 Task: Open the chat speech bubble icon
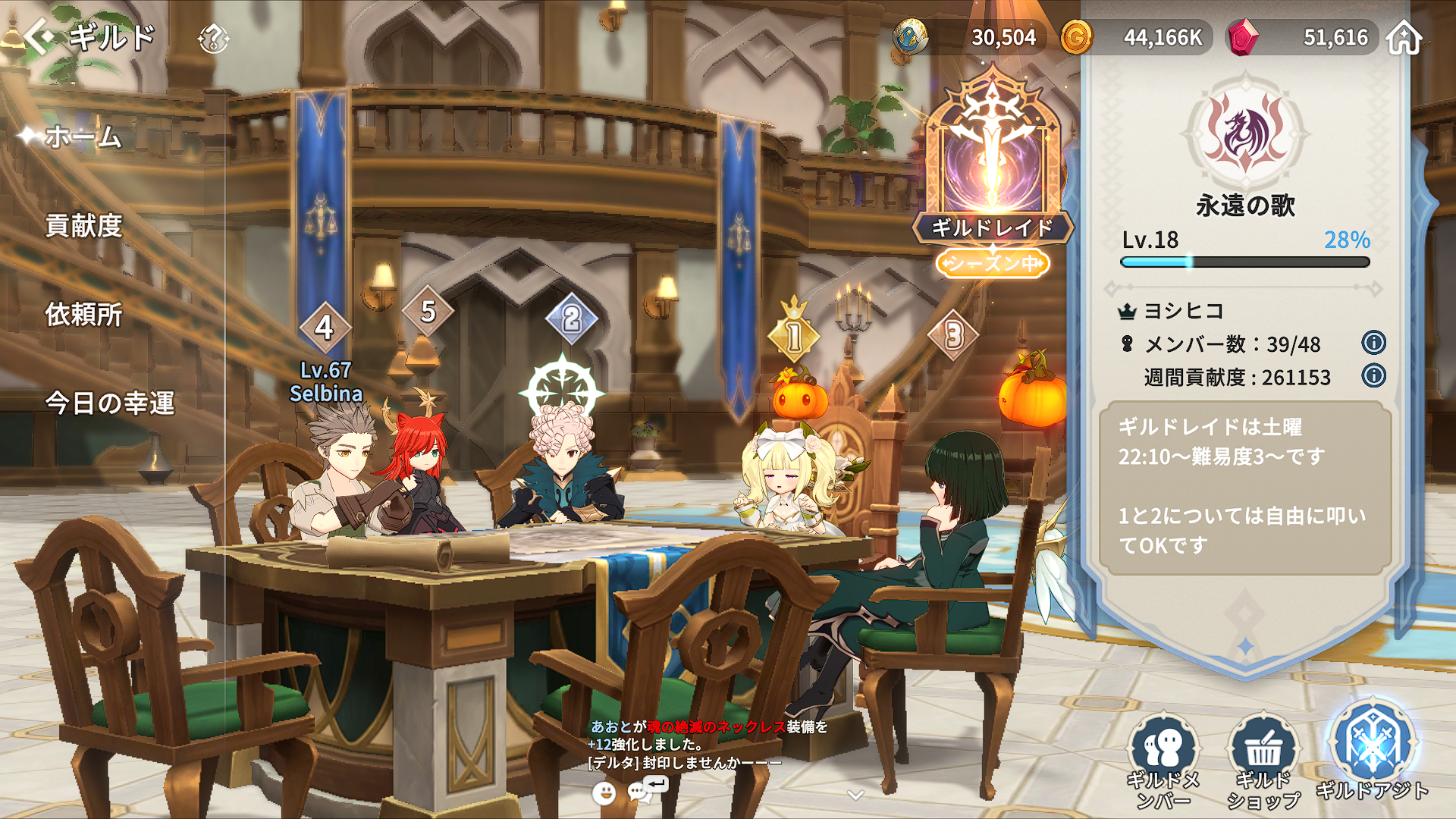(x=641, y=792)
